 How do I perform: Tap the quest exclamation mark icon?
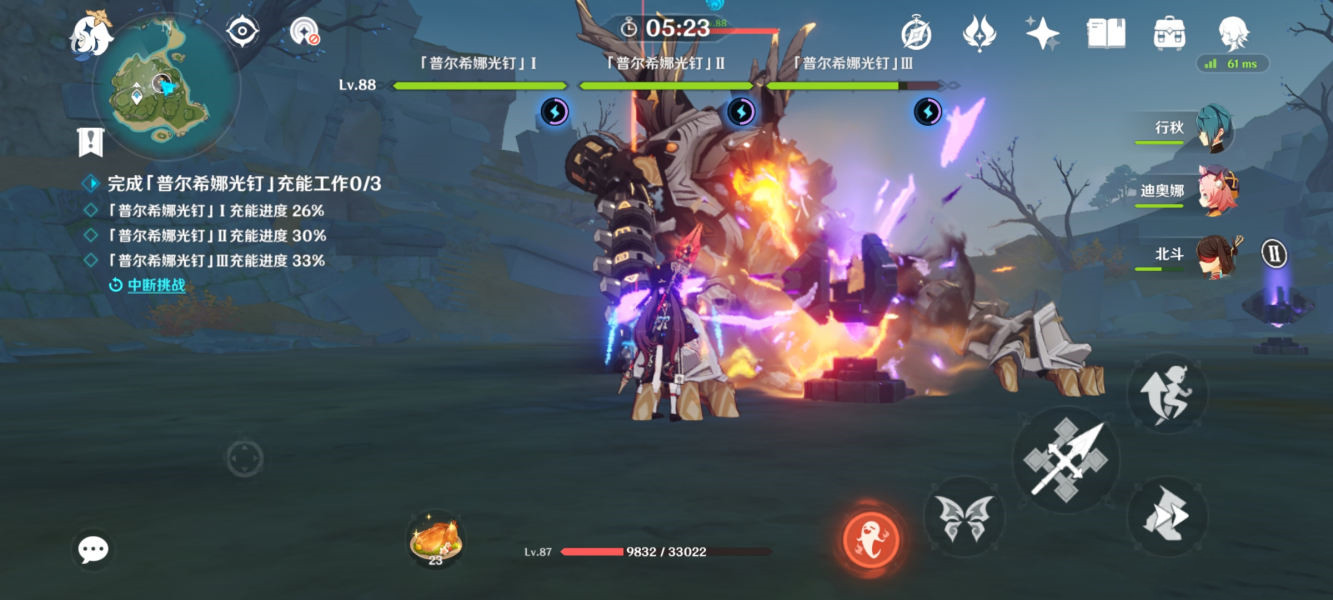91,141
